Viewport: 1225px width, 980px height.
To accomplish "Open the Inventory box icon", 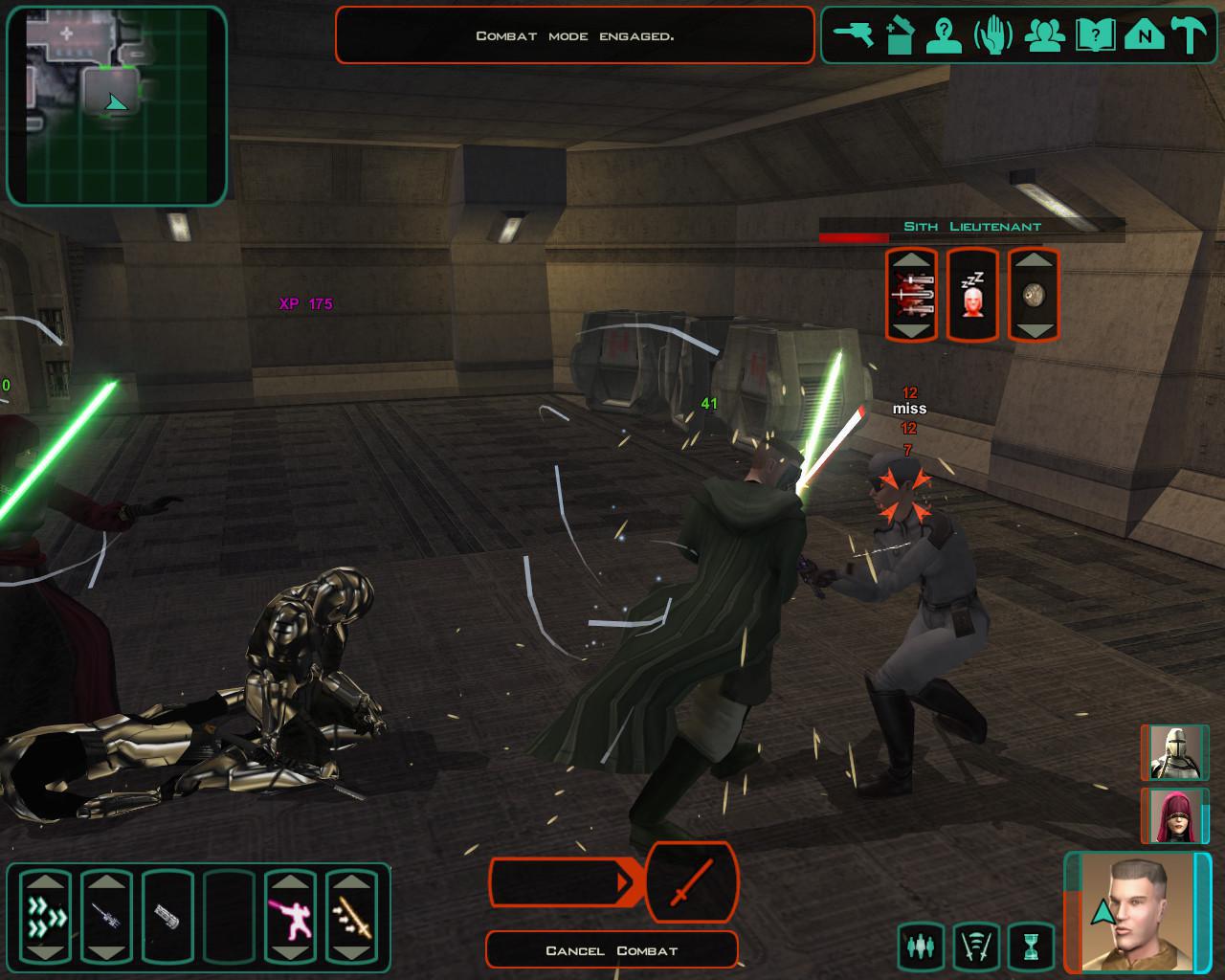I will click(x=900, y=34).
